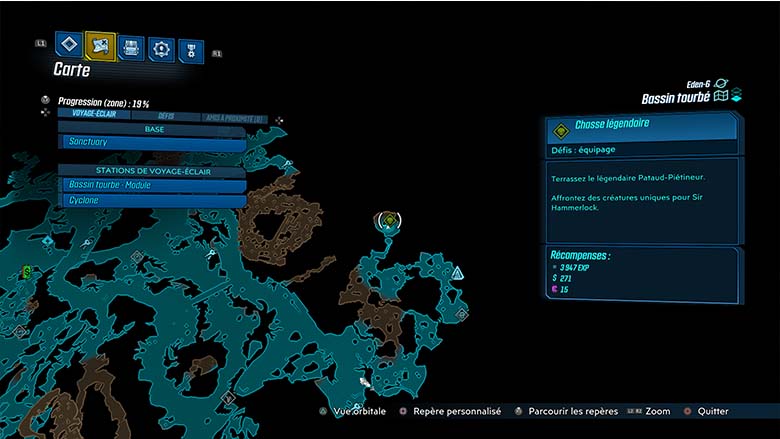Show the Amis à proximité sub-tab

click(x=231, y=118)
